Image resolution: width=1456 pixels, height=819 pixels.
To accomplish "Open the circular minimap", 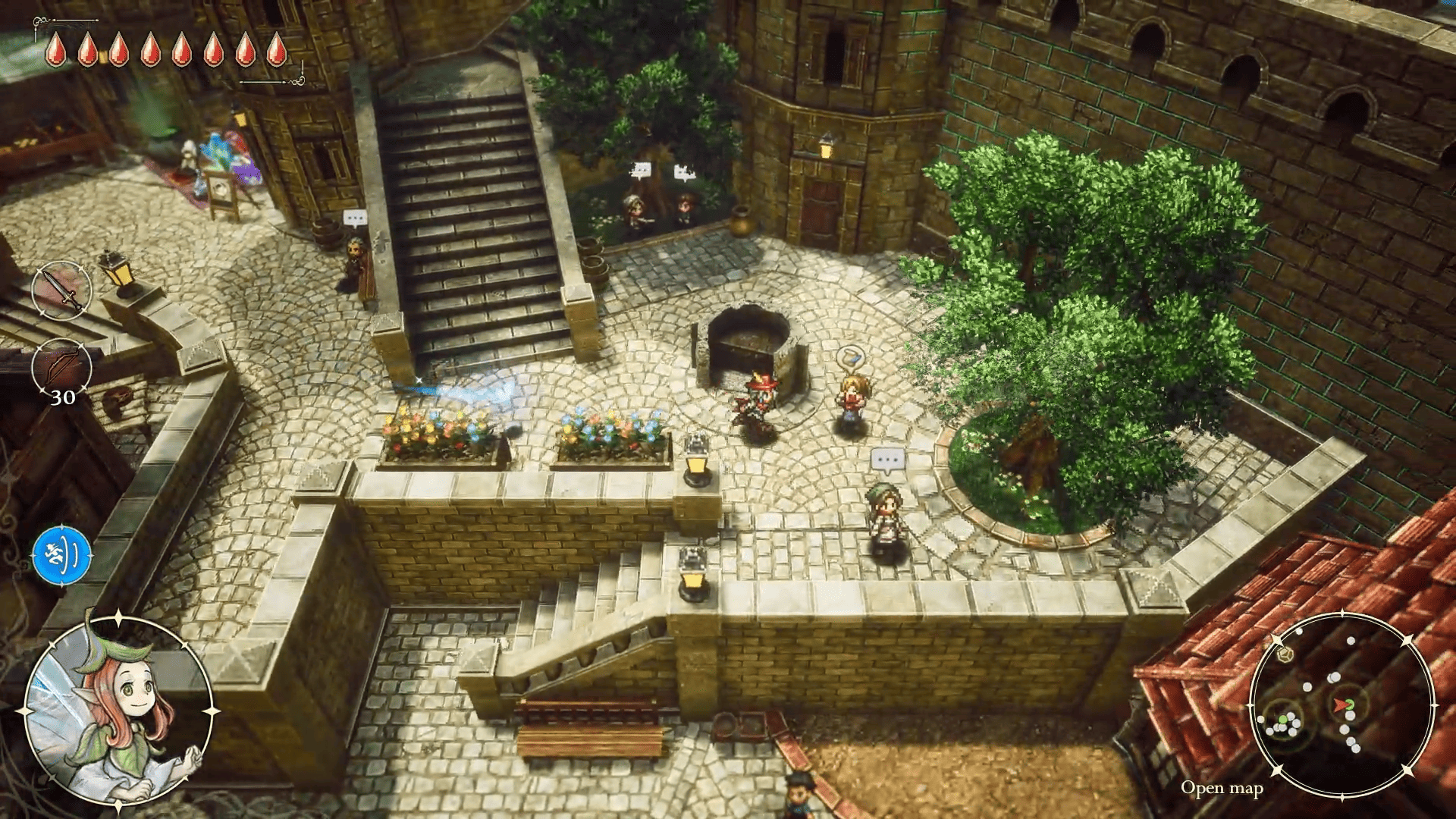I will (1342, 705).
